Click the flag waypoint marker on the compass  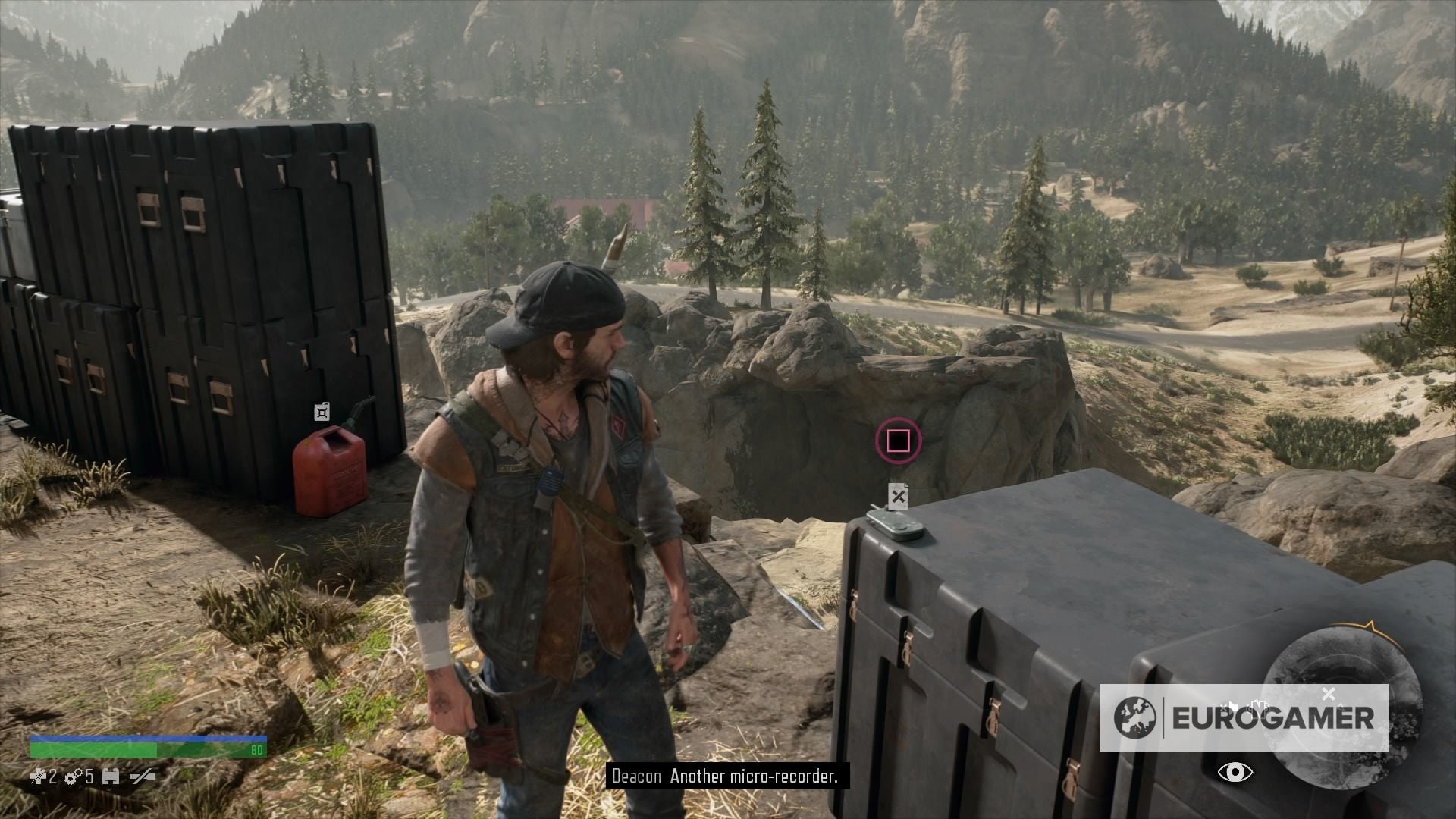(x=1234, y=706)
